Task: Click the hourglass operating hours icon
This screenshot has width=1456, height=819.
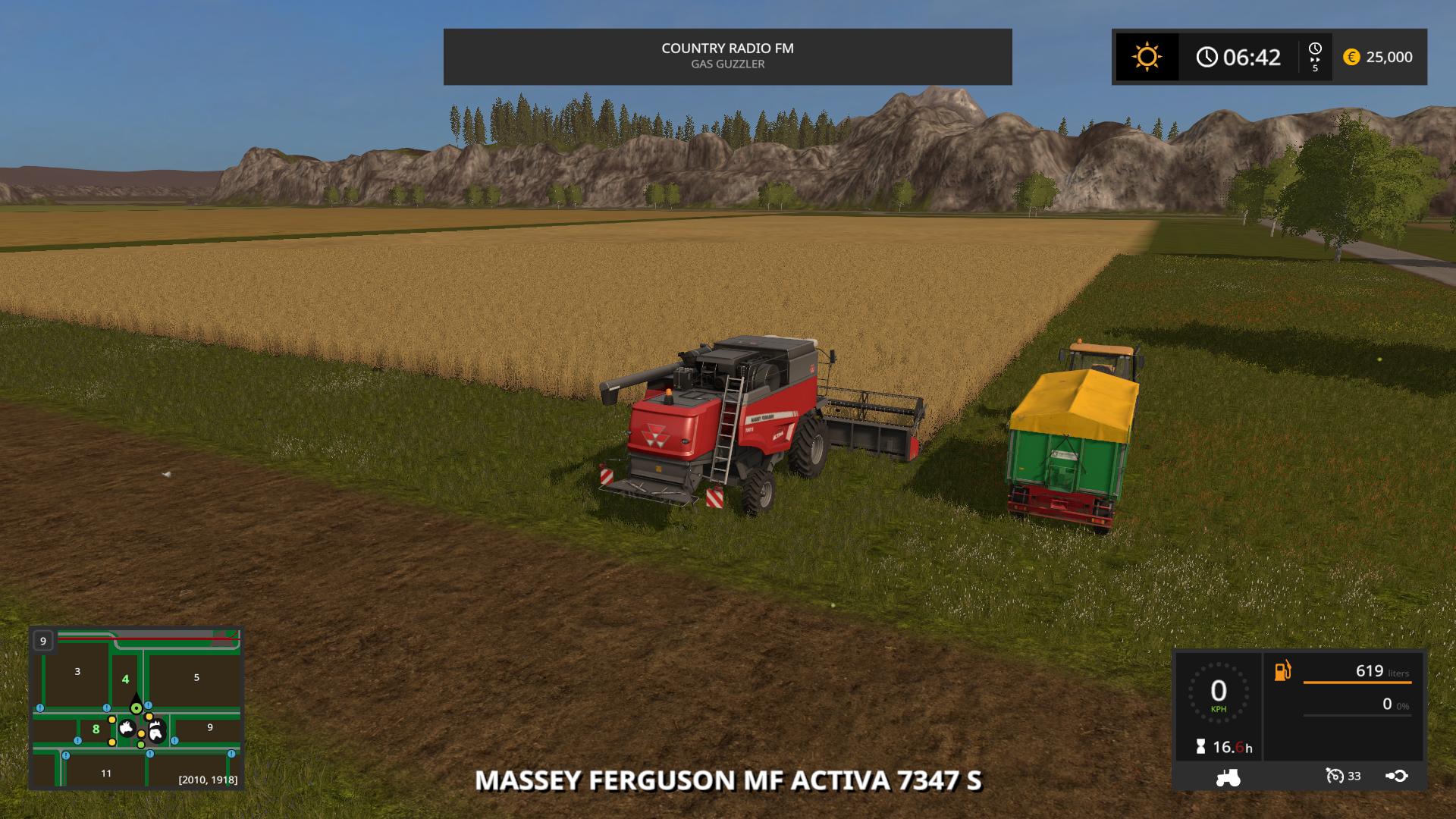Action: pos(1200,747)
